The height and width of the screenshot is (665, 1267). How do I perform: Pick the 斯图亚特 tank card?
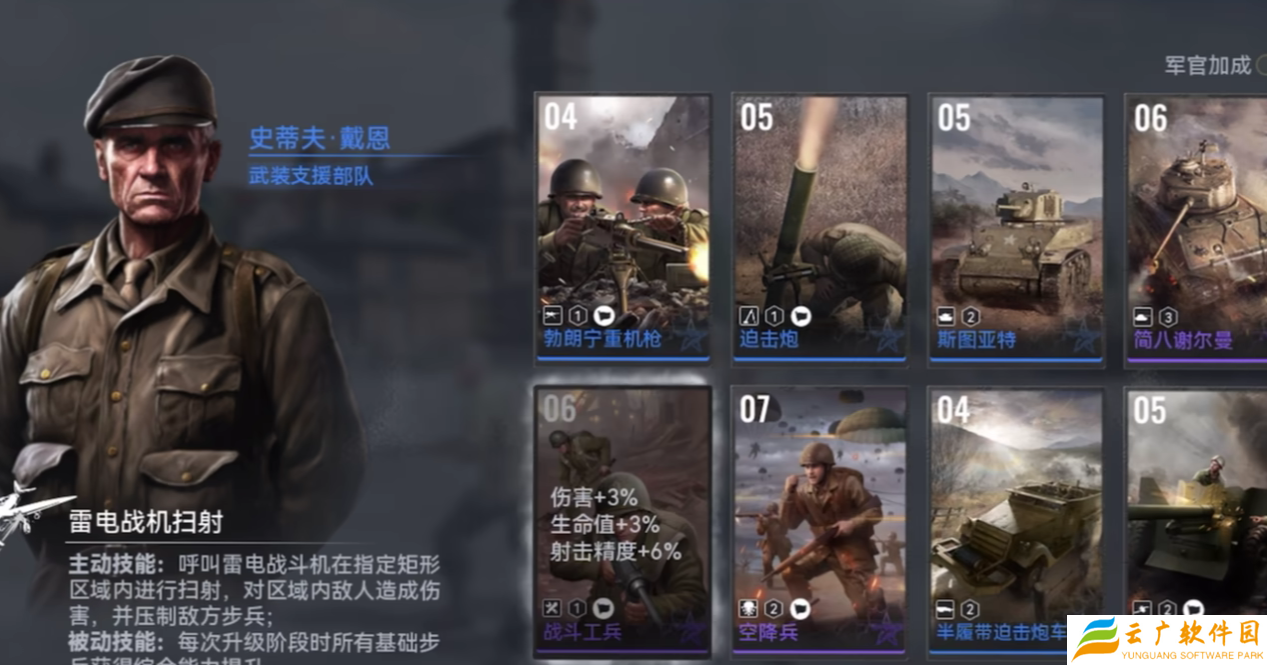tap(1016, 227)
